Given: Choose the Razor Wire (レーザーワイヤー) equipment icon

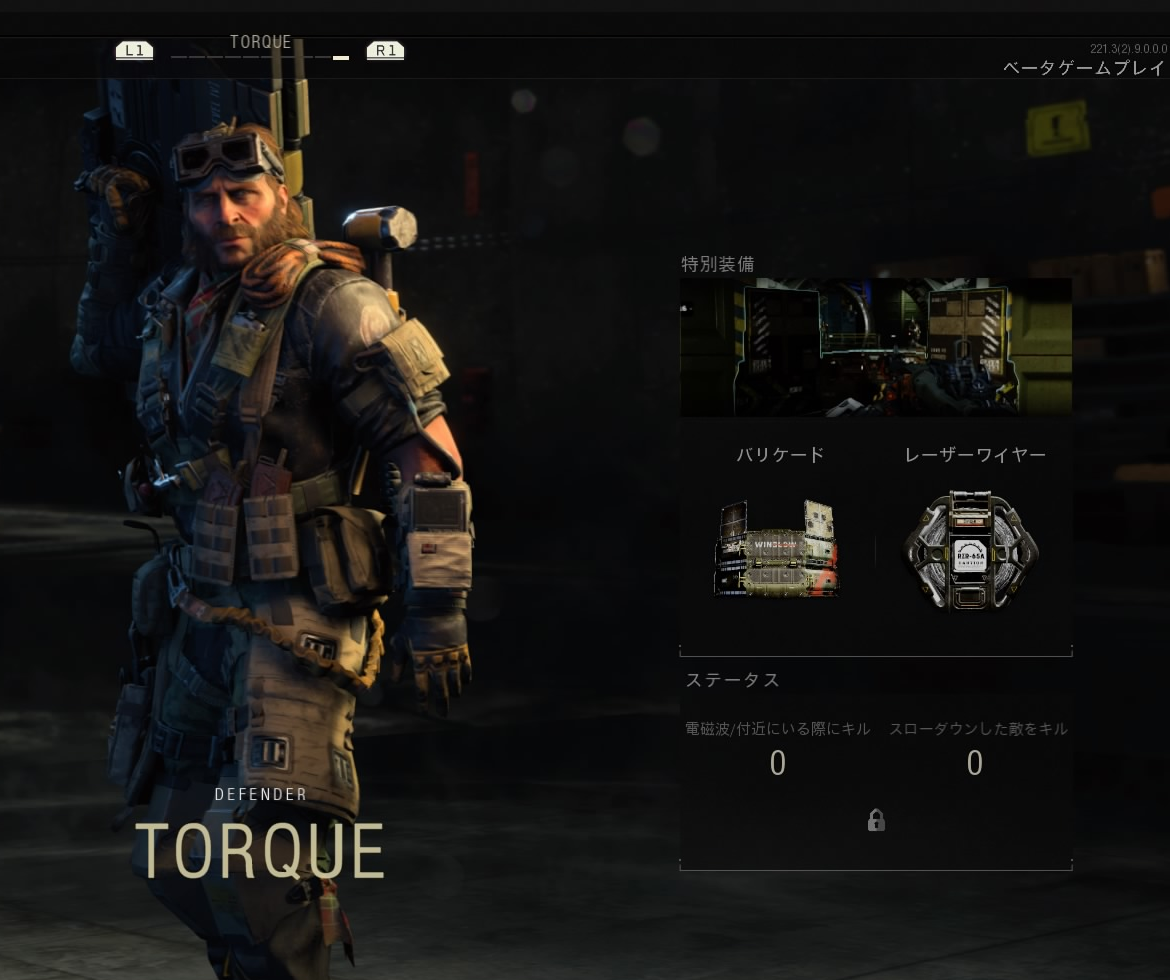Looking at the screenshot, I should point(971,549).
